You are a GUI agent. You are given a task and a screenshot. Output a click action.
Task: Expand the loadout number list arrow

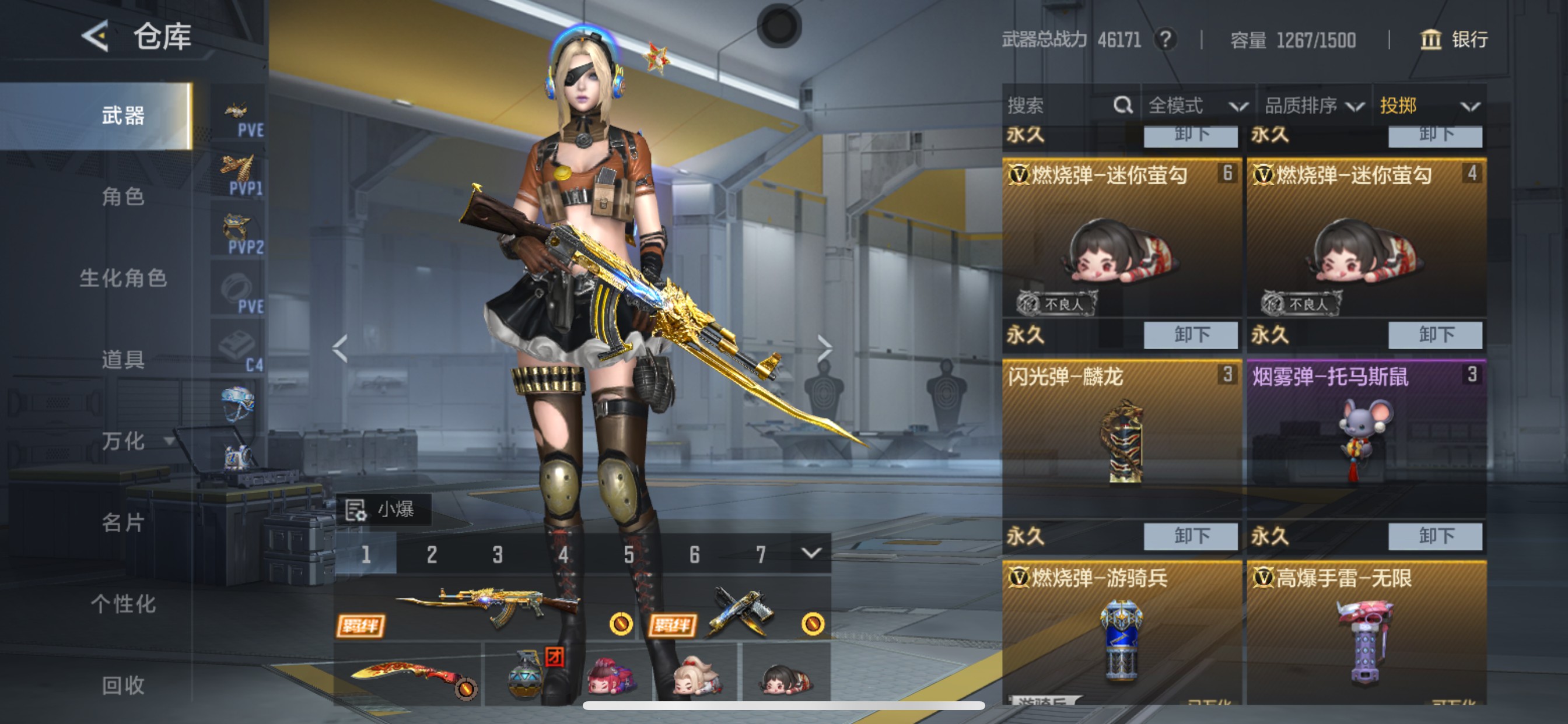coord(811,553)
